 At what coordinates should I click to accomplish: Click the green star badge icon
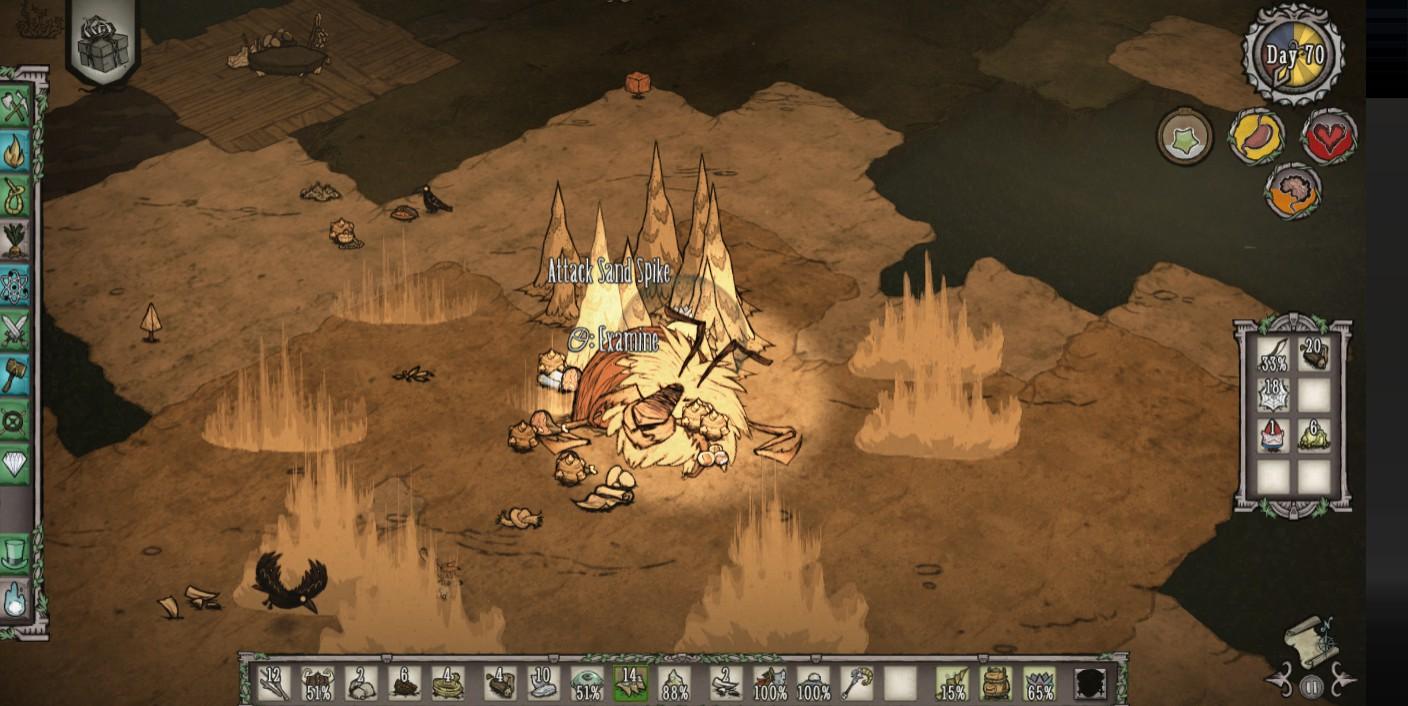coord(1186,135)
